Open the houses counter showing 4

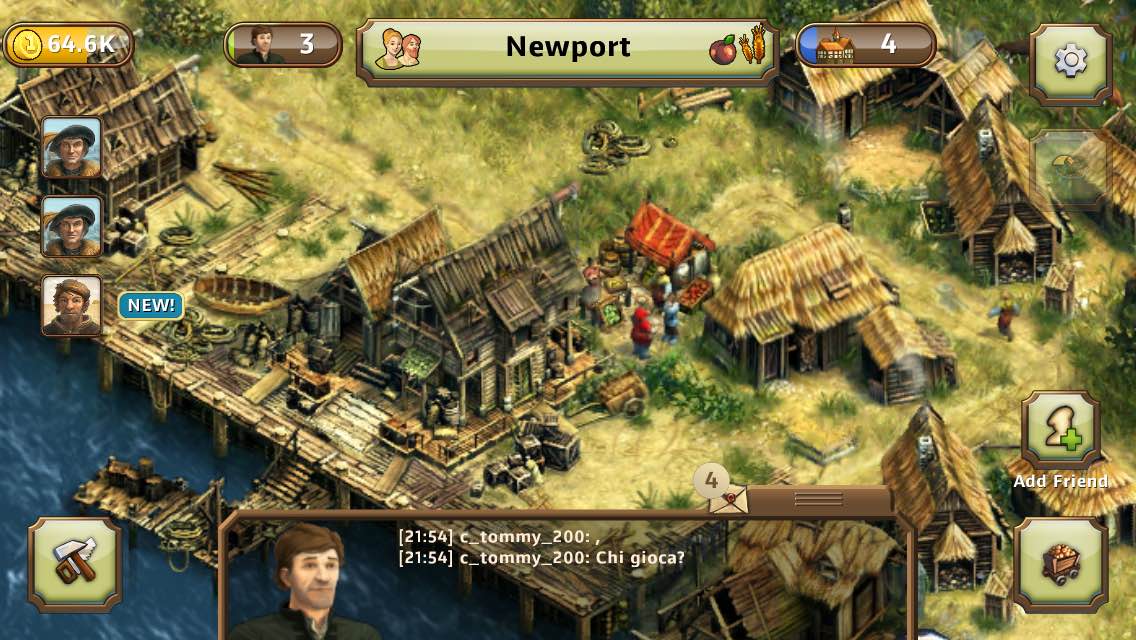click(x=866, y=45)
